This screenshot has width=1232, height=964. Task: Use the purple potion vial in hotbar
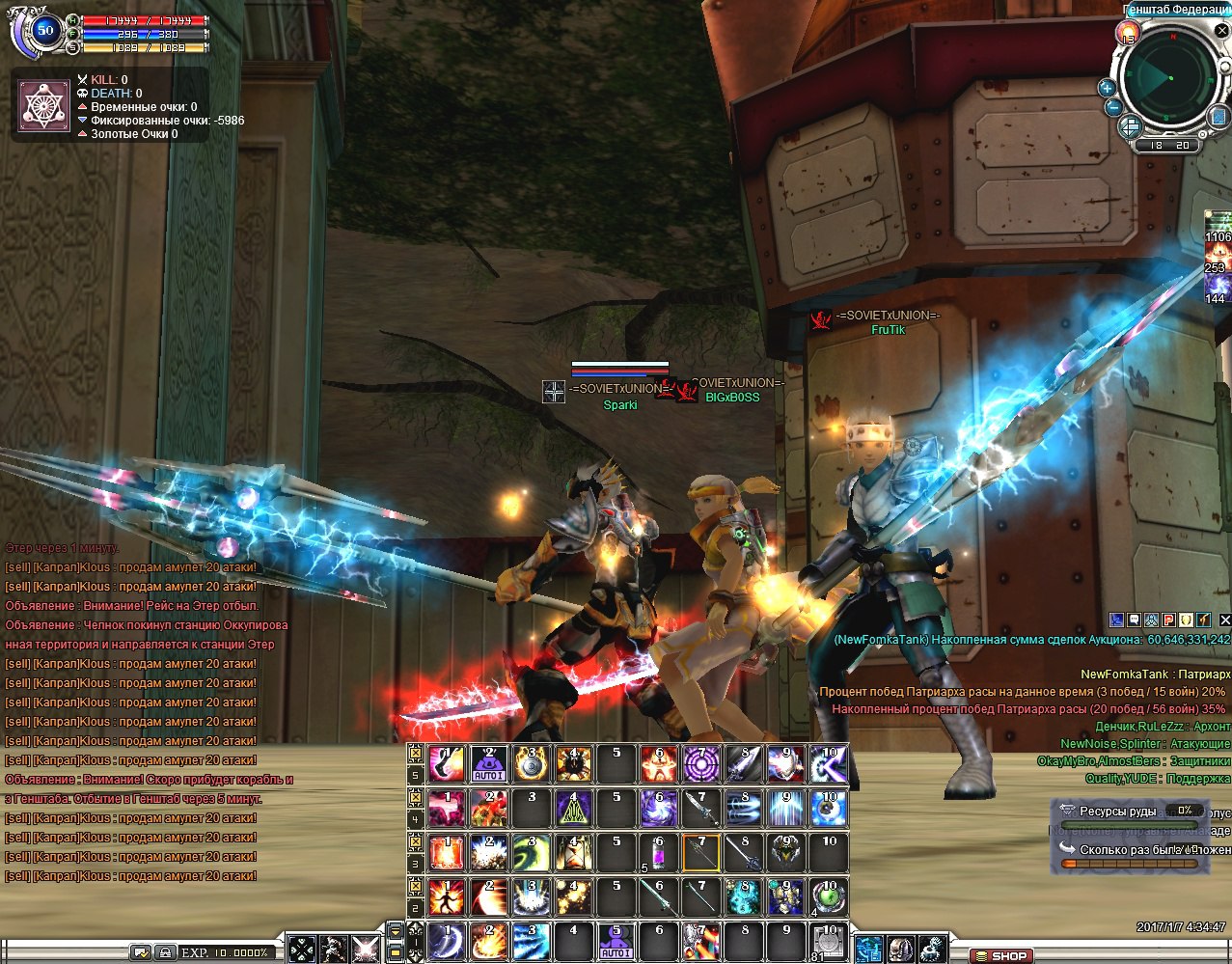[x=659, y=854]
